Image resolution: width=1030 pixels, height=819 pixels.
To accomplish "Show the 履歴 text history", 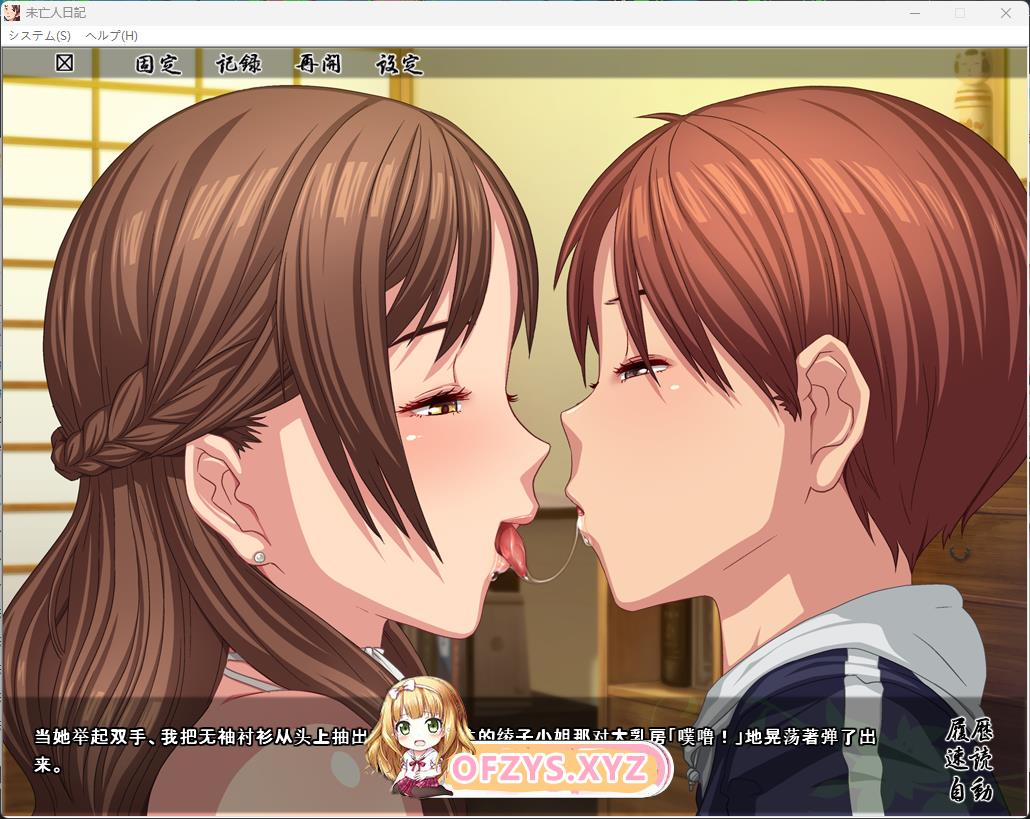I will click(x=969, y=731).
